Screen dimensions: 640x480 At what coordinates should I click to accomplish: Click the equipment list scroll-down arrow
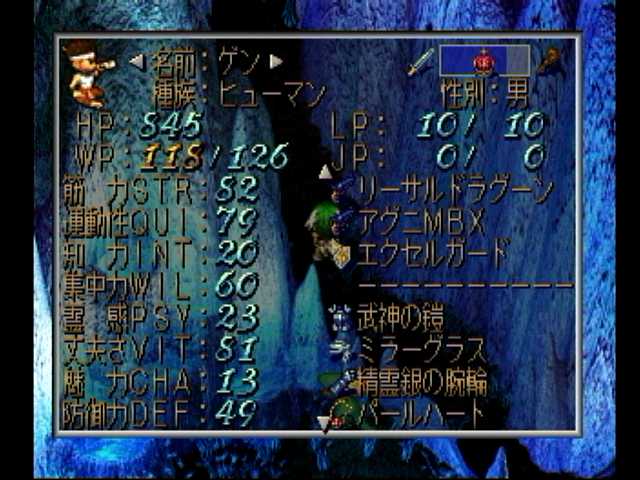(x=323, y=424)
